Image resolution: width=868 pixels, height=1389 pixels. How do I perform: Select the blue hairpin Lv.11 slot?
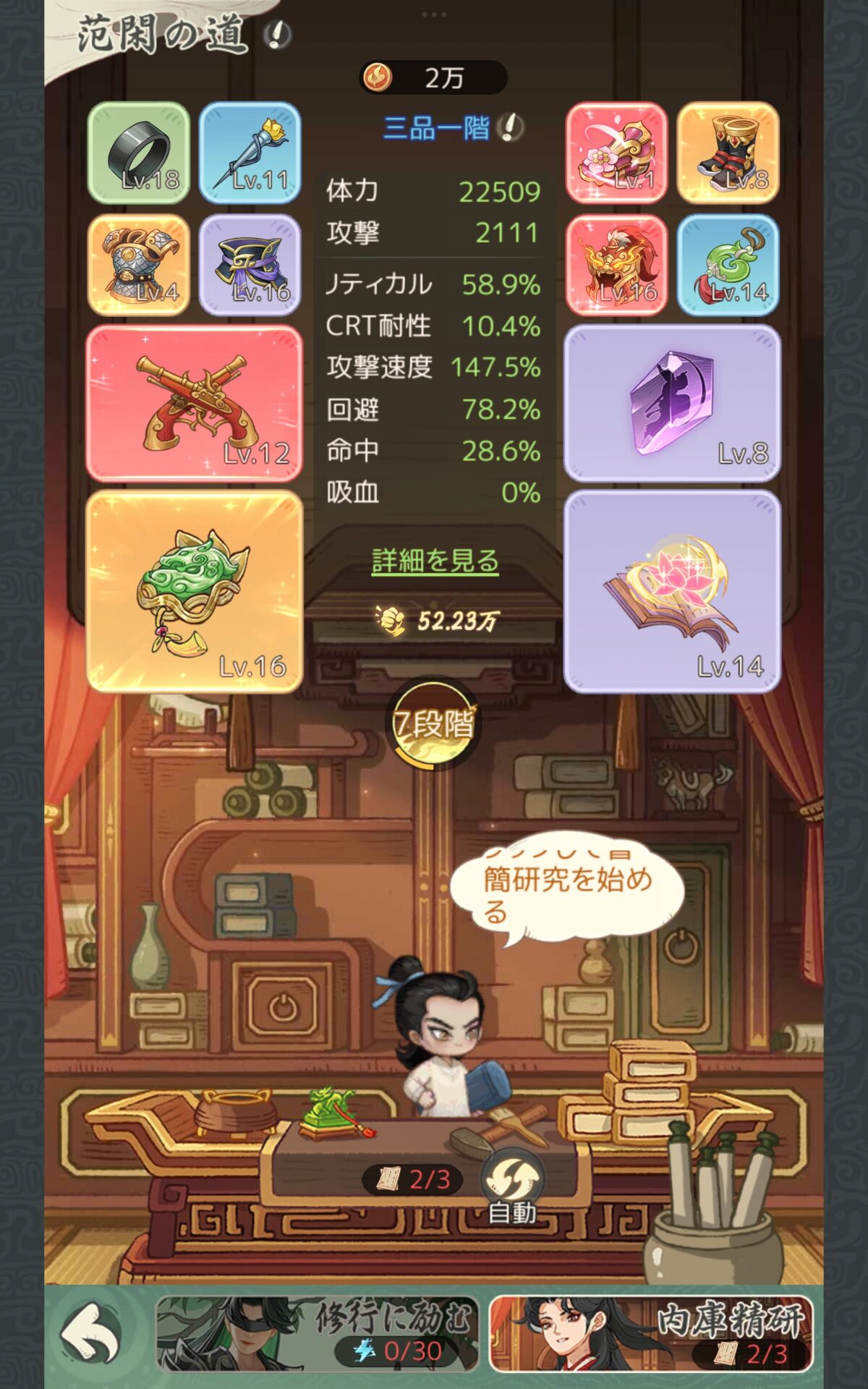pyautogui.click(x=250, y=153)
